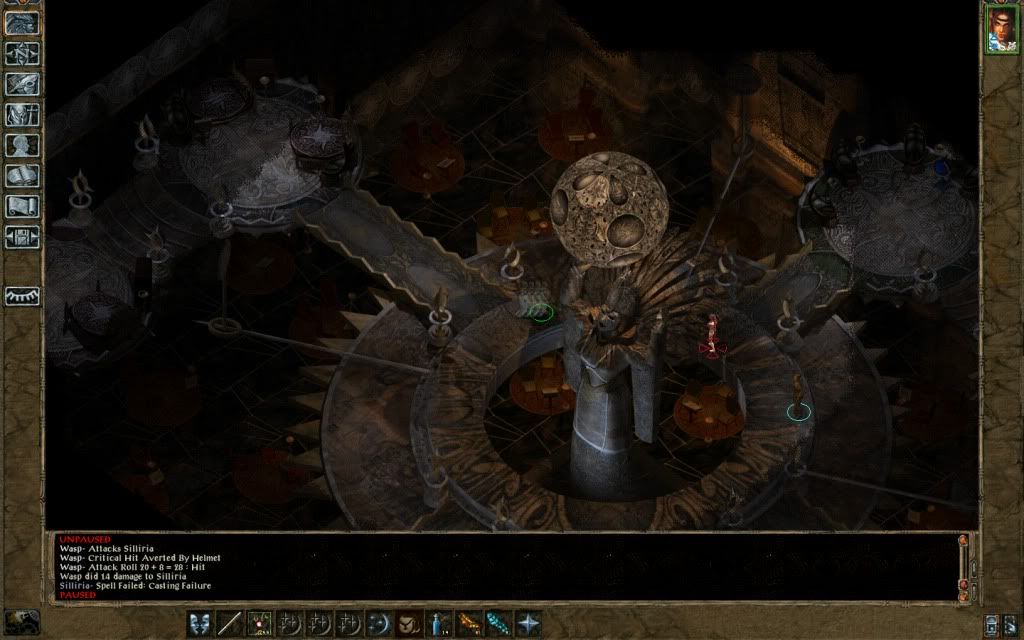
Task: Open the priest scroll screen
Action: tap(23, 207)
